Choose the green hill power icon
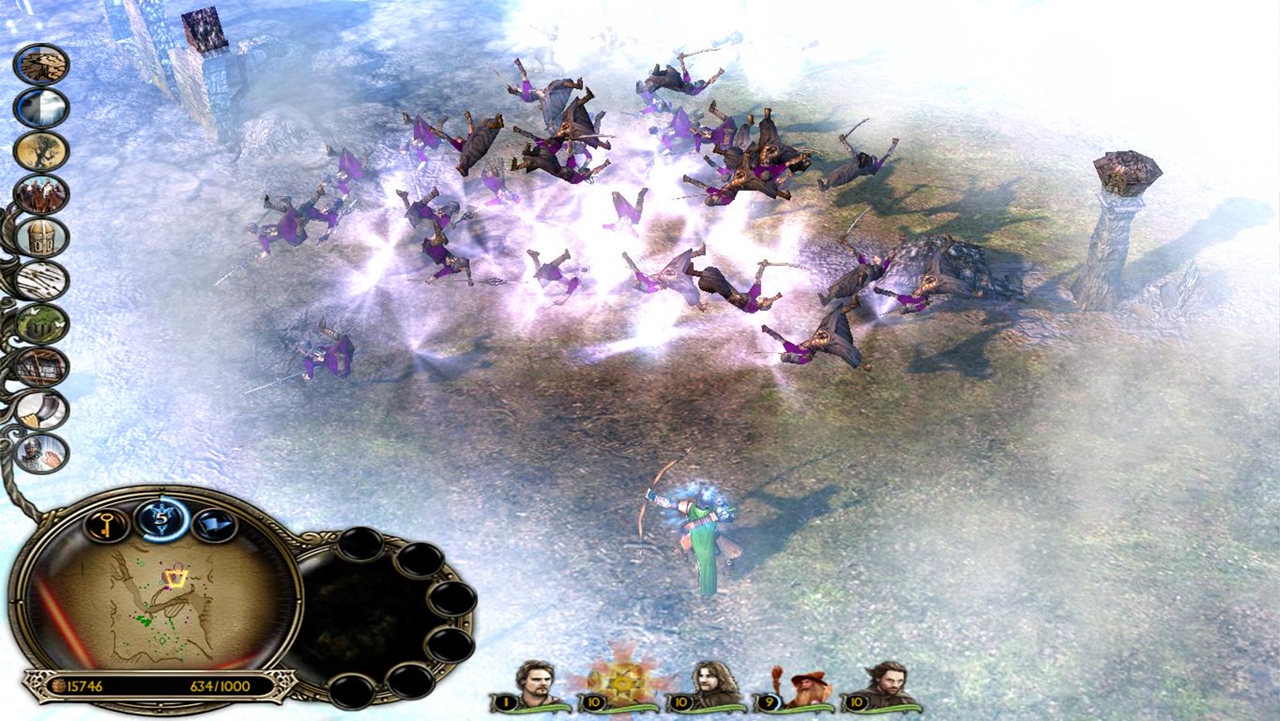Screen dimensions: 1280x721 [41, 324]
